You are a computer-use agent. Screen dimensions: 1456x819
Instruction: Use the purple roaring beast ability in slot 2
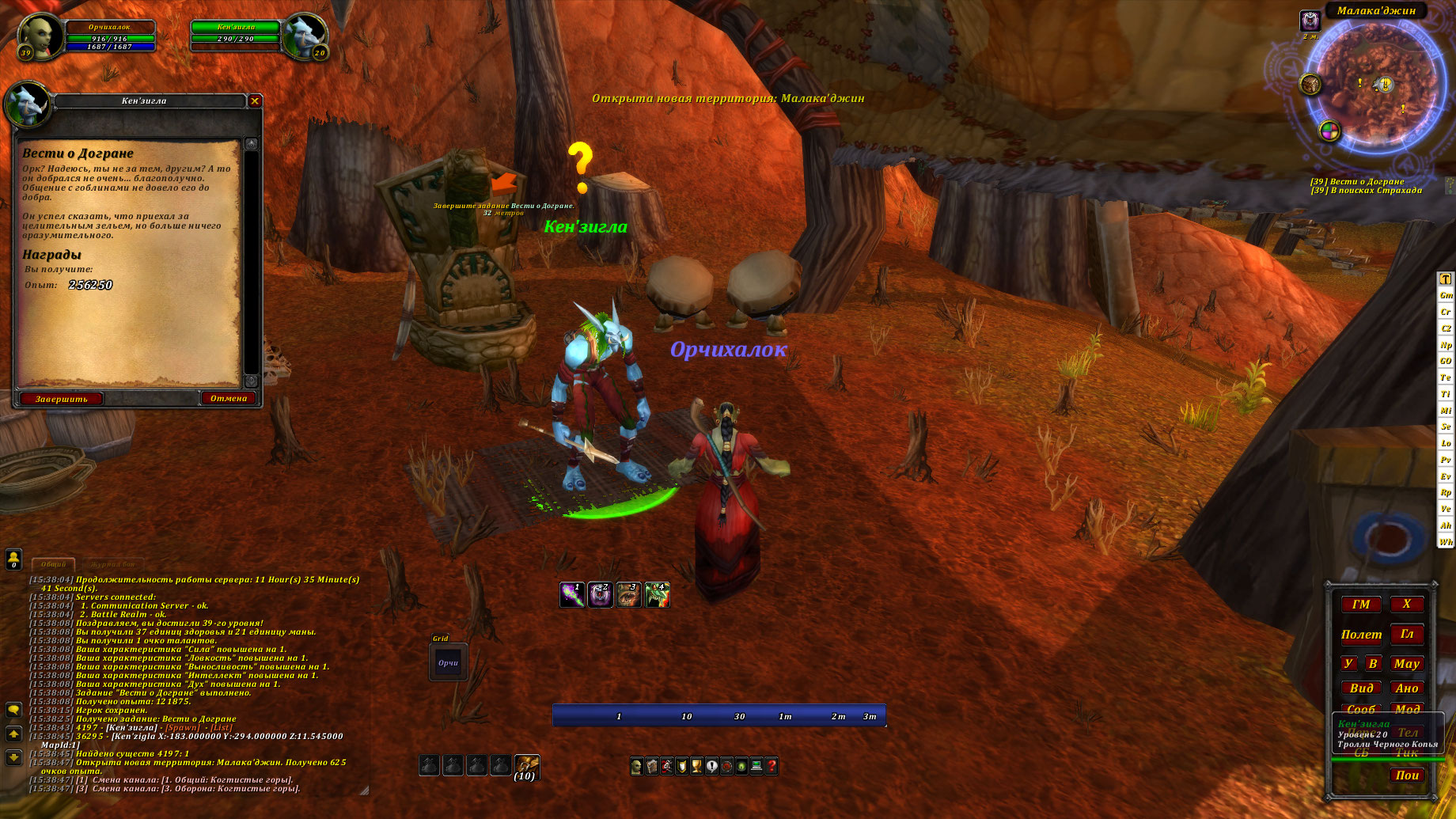coord(600,594)
